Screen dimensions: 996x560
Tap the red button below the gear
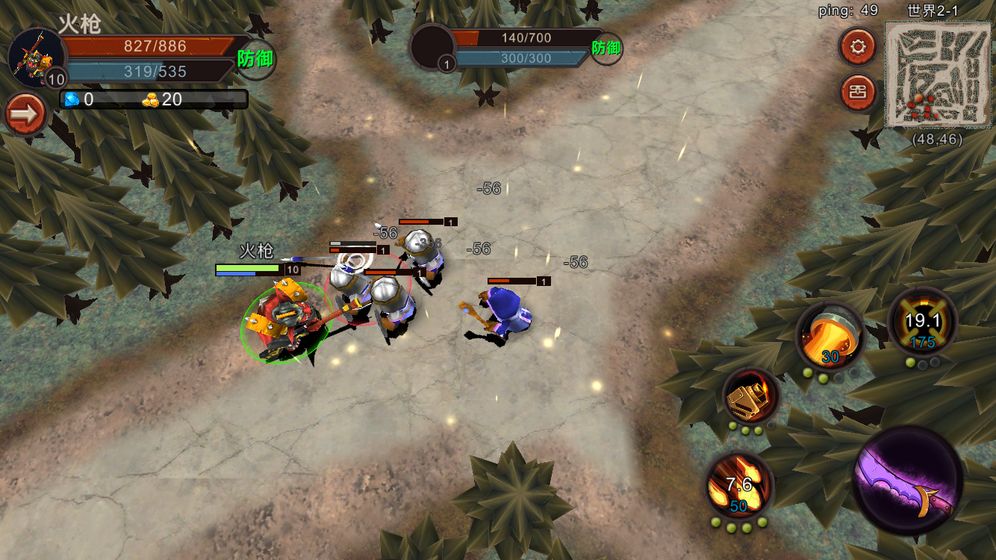pyautogui.click(x=857, y=93)
